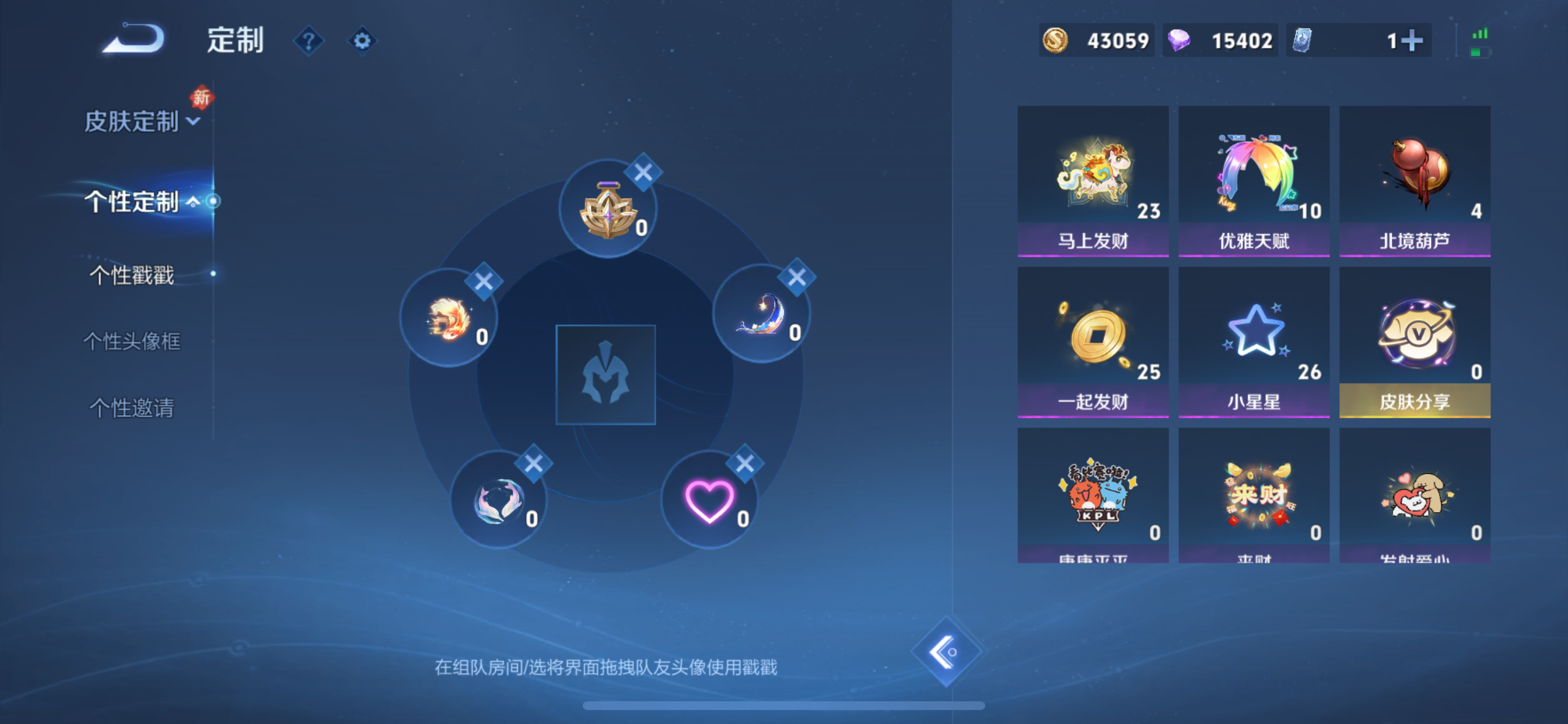
Task: Open the help question mark icon
Action: tap(310, 41)
